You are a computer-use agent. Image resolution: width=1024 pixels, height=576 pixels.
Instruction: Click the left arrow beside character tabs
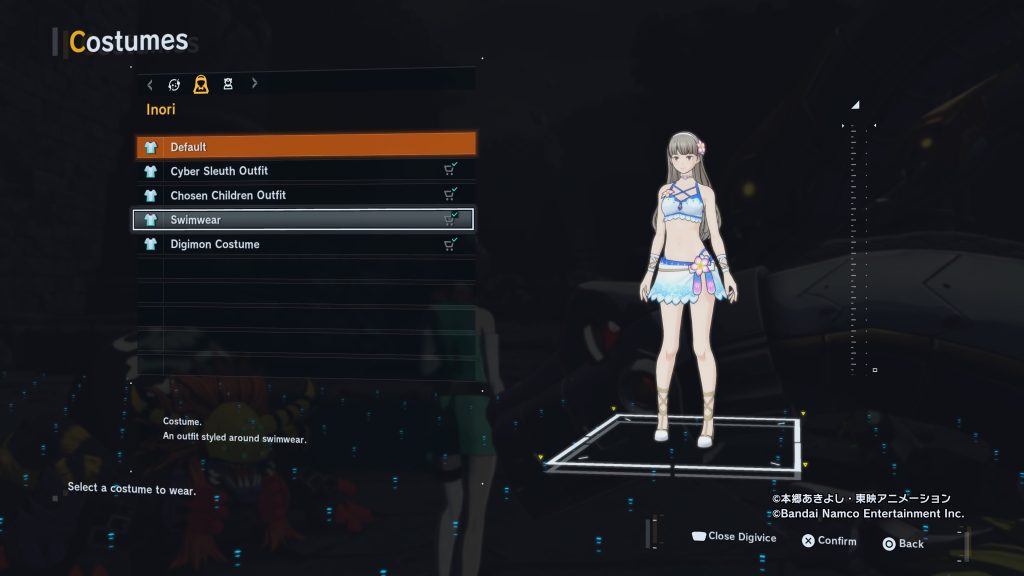[x=150, y=84]
